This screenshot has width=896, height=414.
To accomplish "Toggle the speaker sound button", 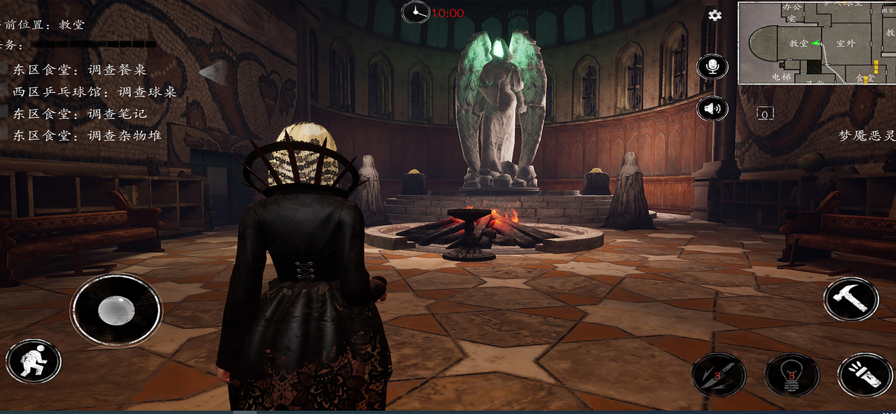I will coord(713,108).
